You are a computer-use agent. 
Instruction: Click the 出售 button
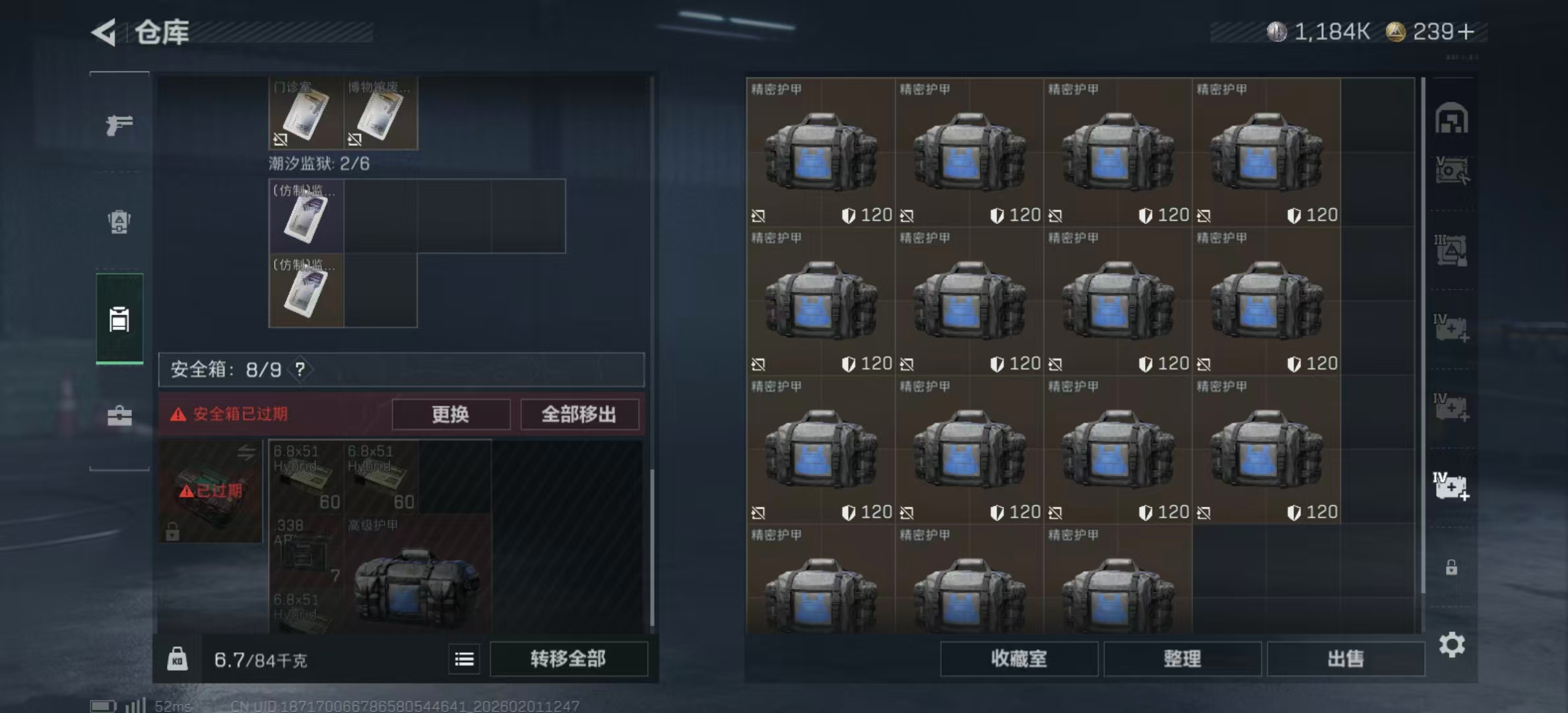(1346, 658)
